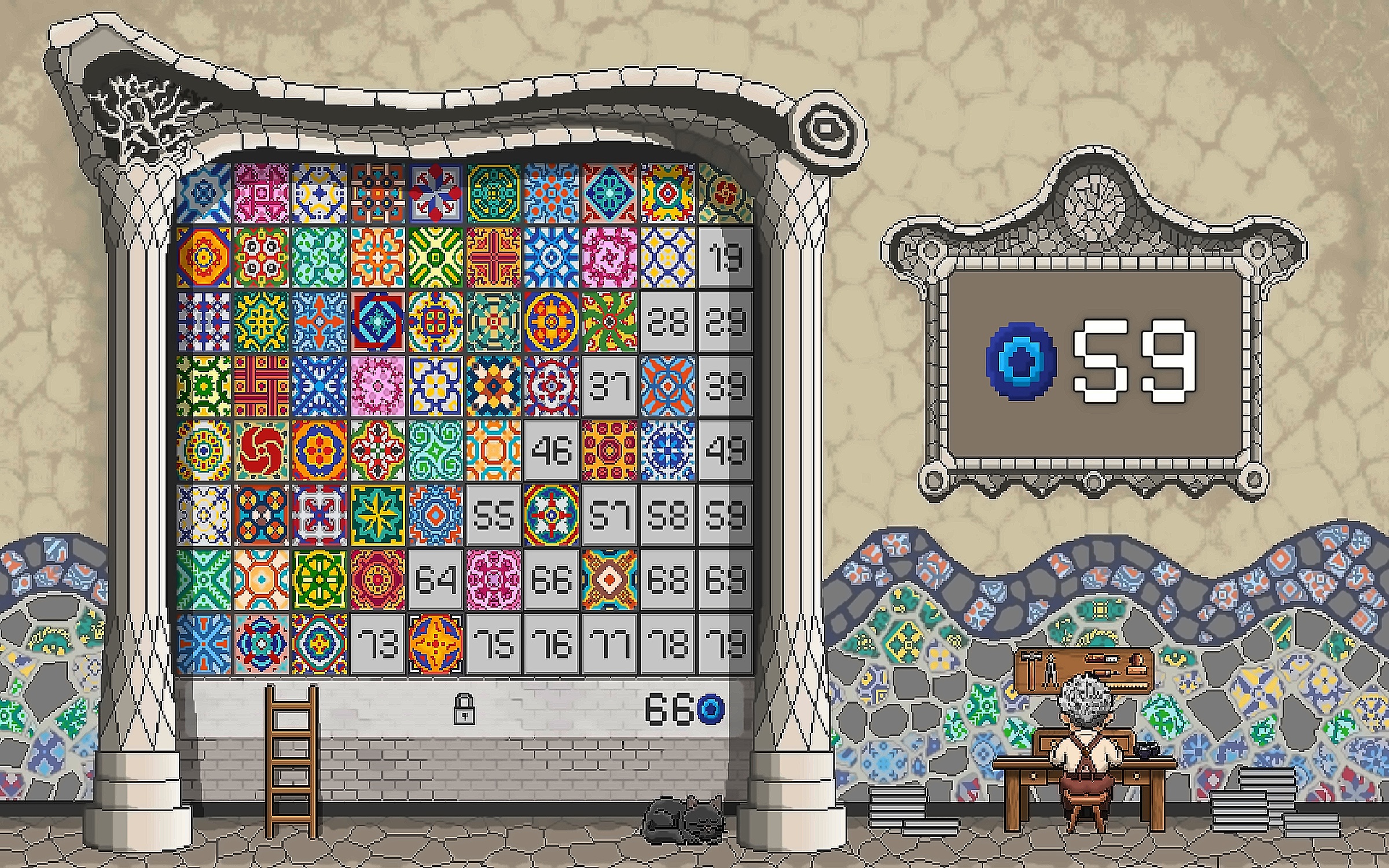1389x868 pixels.
Task: Choose the tile slot numbered 49
Action: coord(725,451)
